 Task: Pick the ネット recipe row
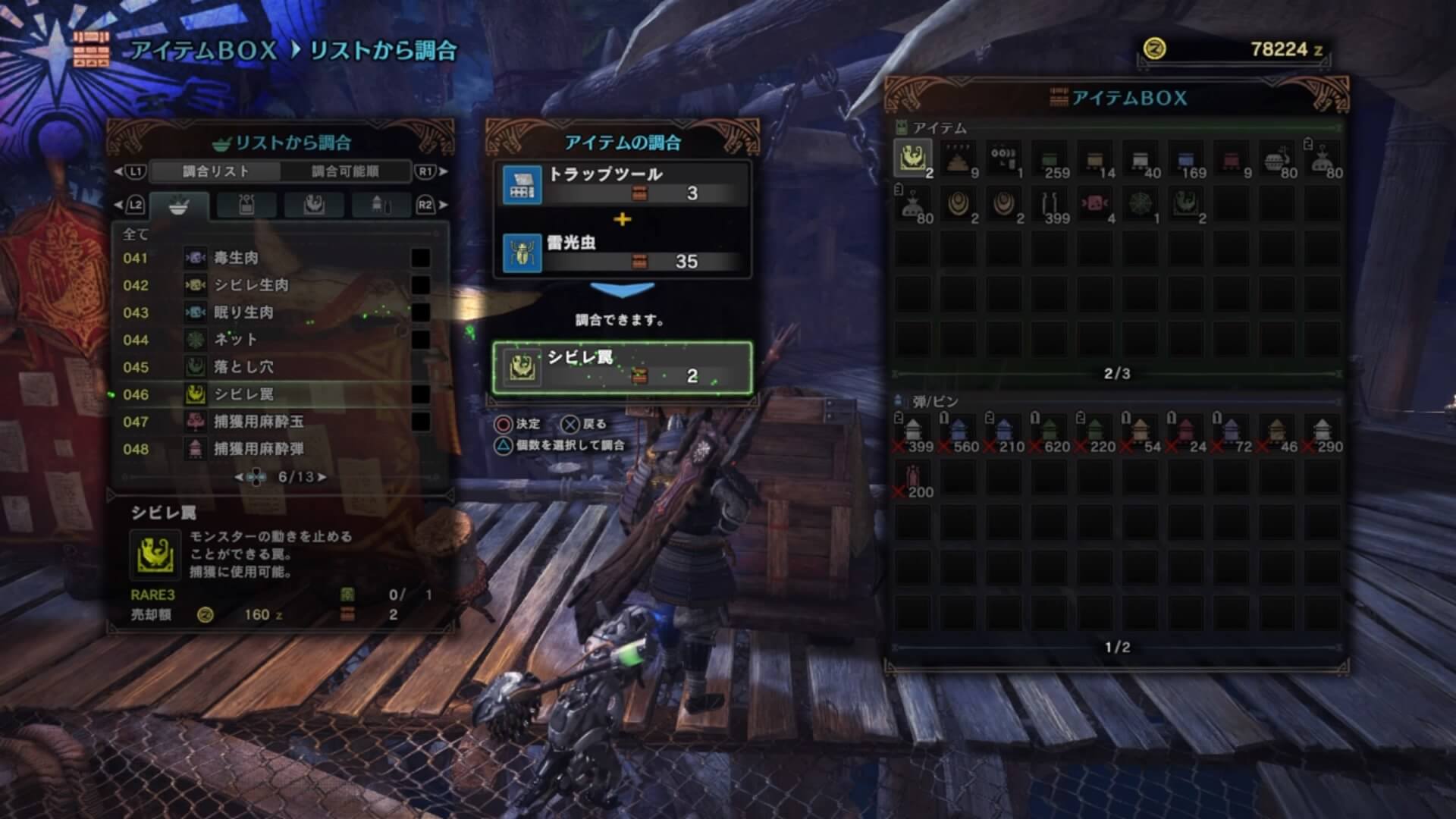(273, 340)
